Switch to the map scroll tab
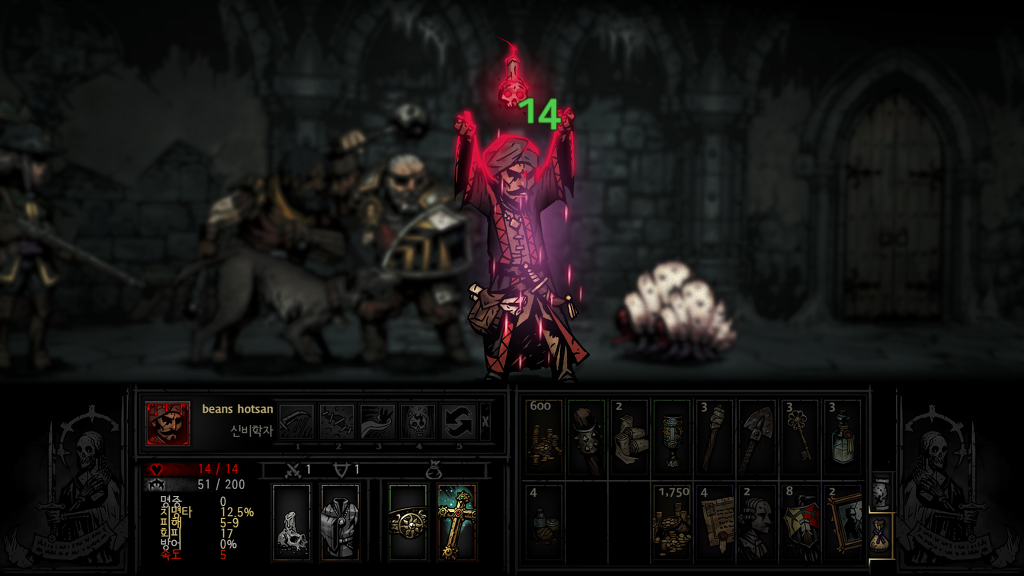Image resolution: width=1024 pixels, height=576 pixels. (880, 492)
